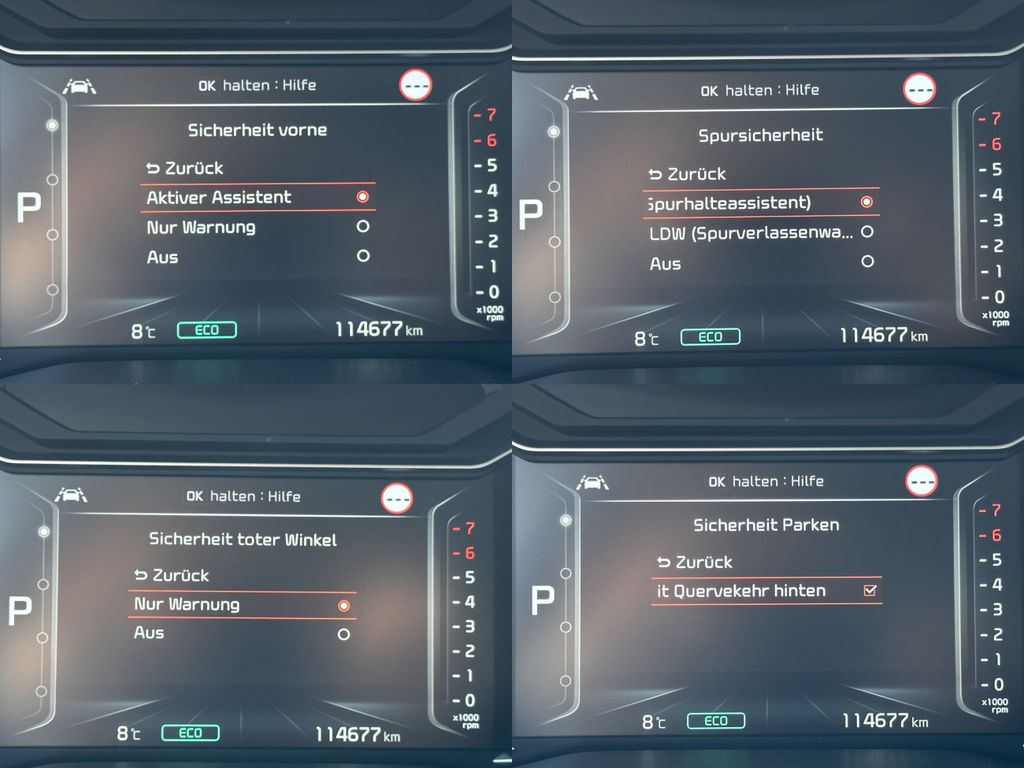
Task: Click Zurück in the Spursicherheit menu
Action: (686, 174)
